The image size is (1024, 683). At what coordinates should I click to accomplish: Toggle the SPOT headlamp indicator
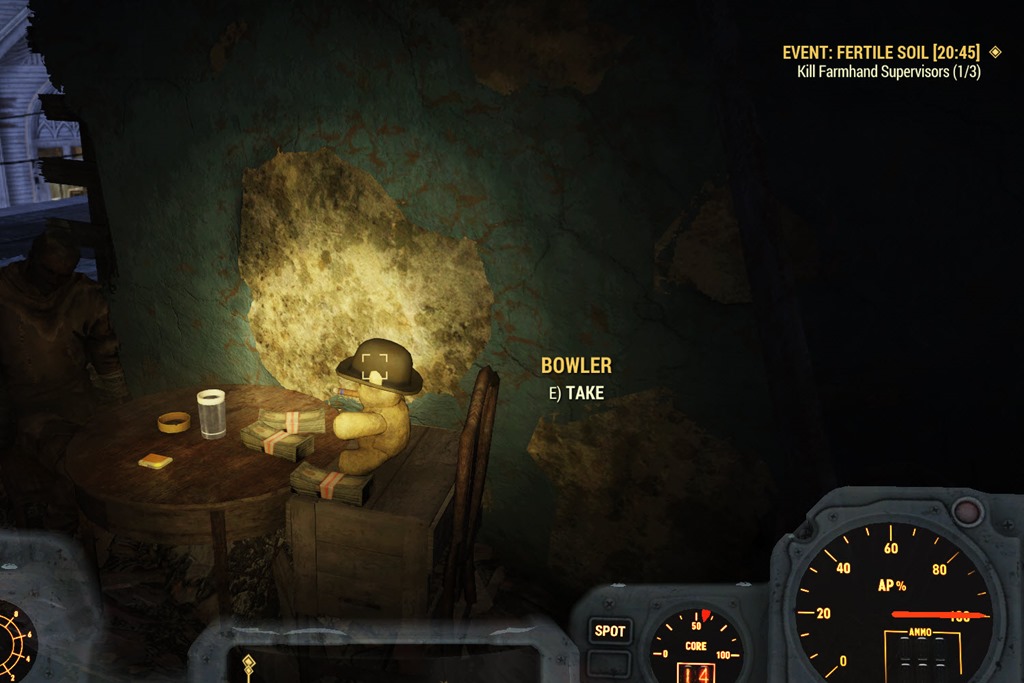610,631
